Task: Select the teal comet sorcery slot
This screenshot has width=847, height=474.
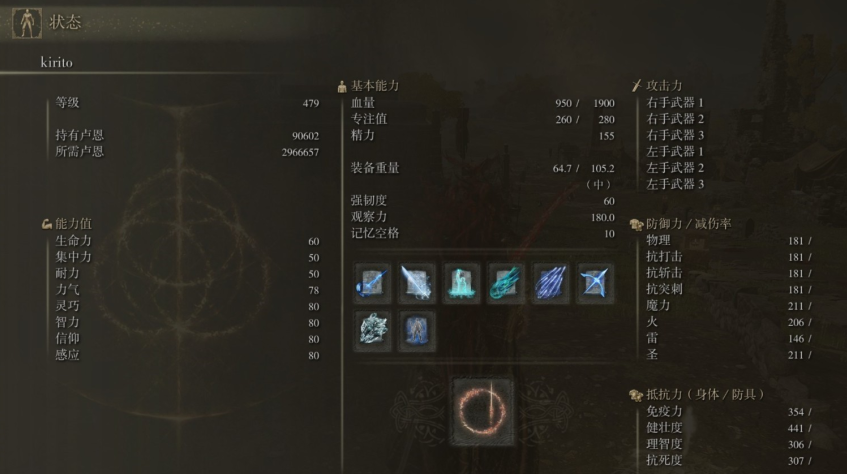Action: [506, 283]
